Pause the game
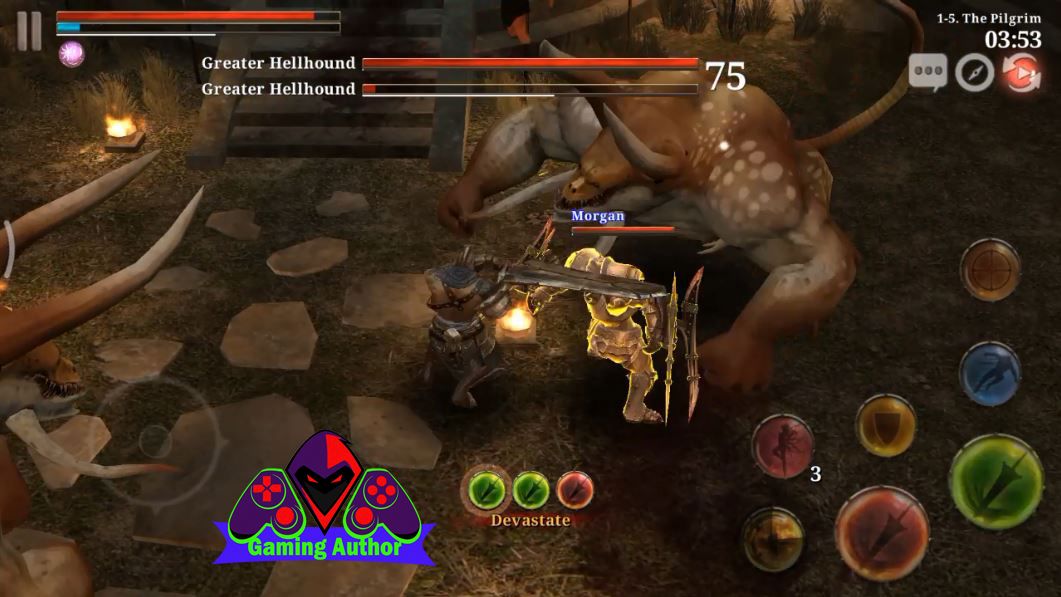Image resolution: width=1061 pixels, height=597 pixels. [x=29, y=31]
